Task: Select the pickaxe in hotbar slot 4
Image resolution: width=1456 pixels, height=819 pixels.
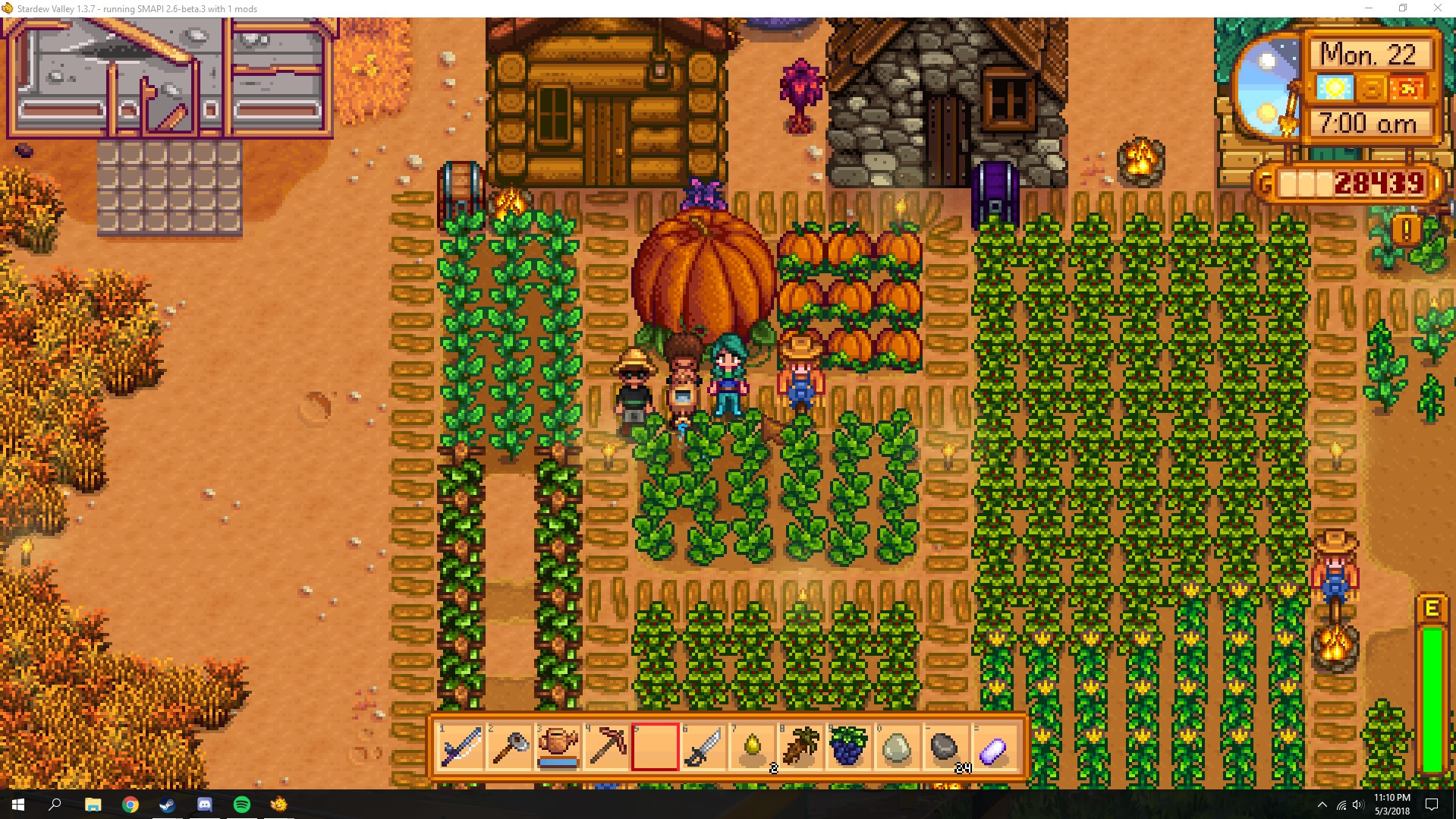Action: (x=606, y=748)
